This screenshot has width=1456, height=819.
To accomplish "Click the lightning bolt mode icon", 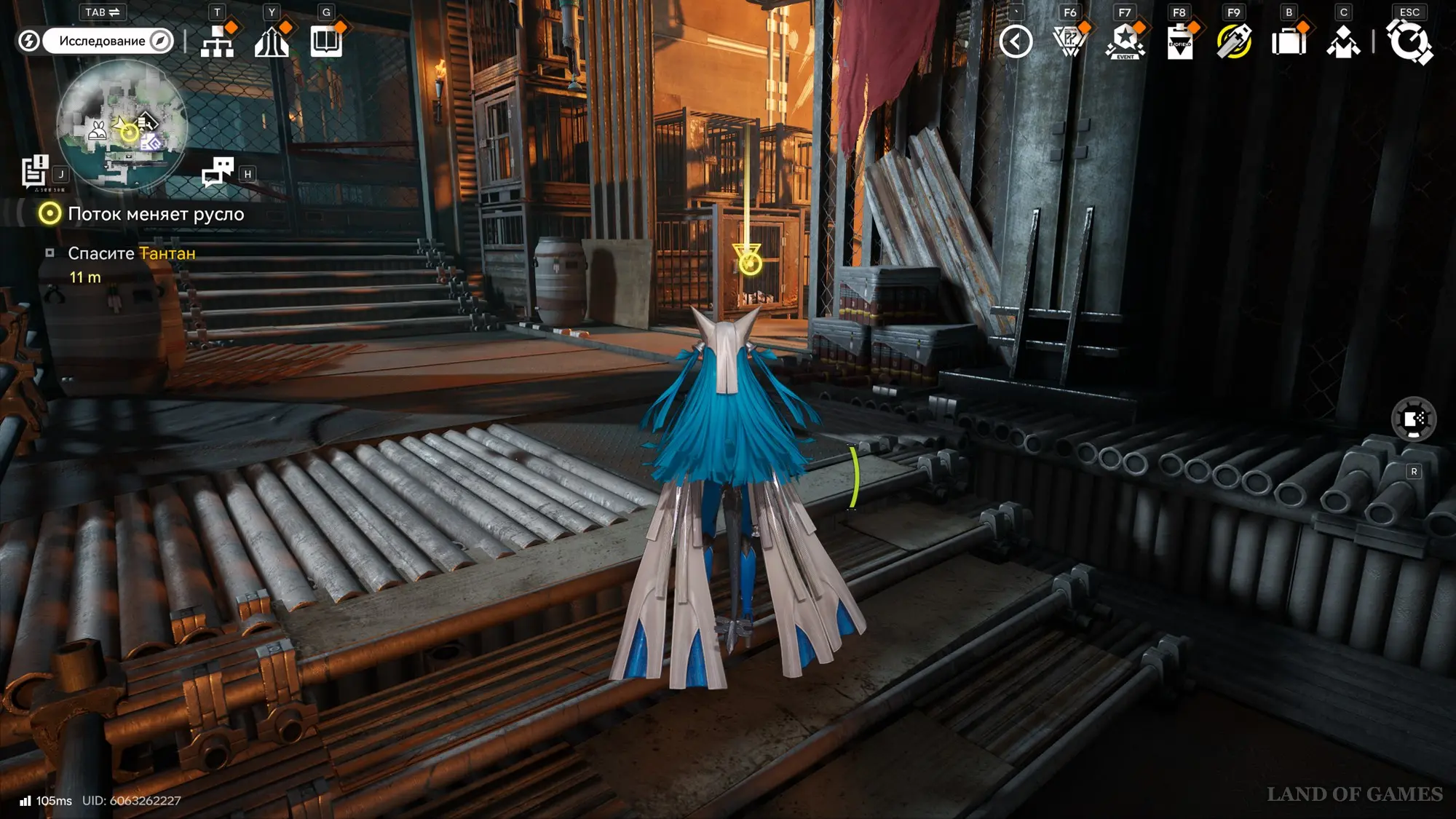I will point(29,41).
